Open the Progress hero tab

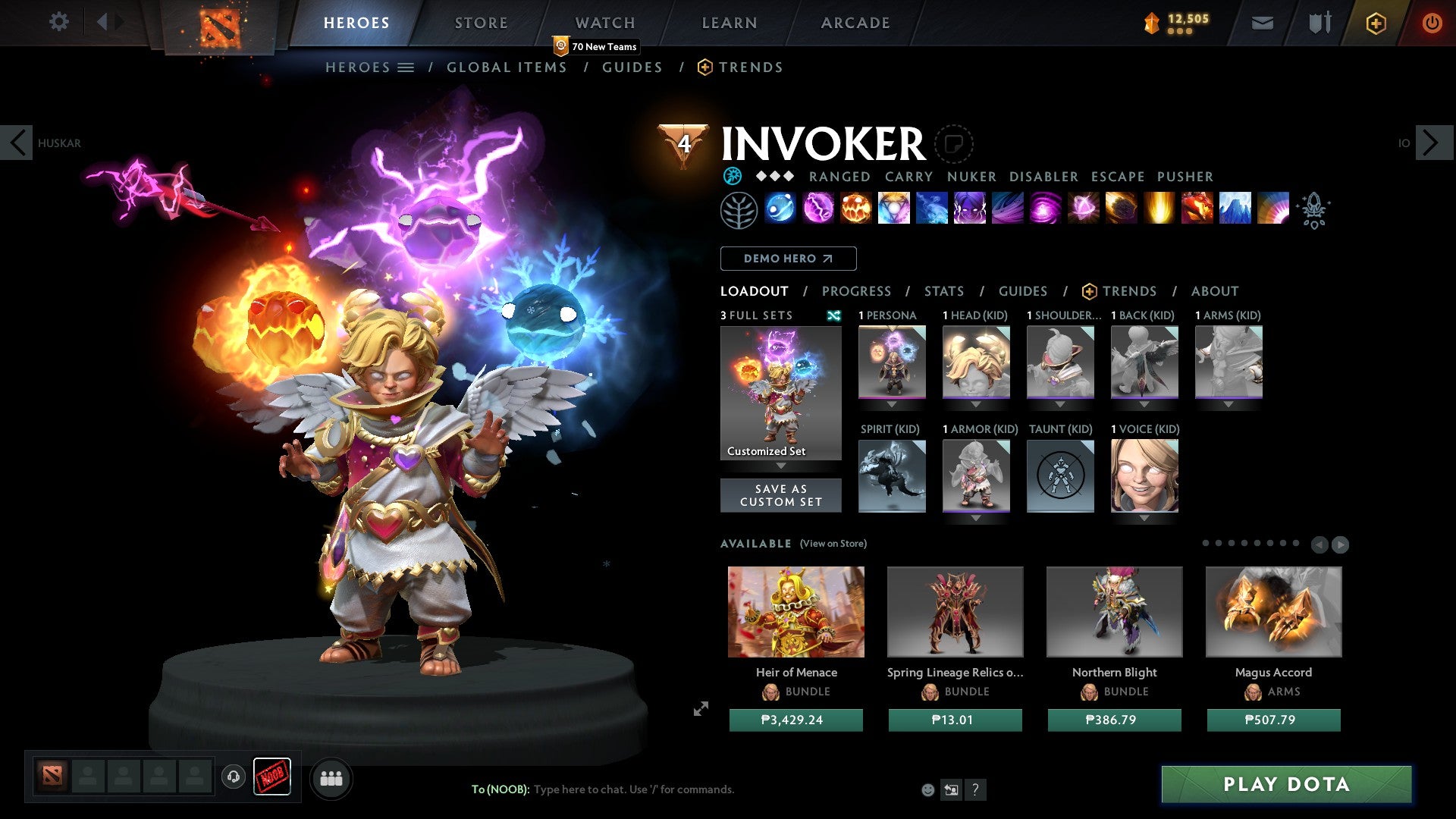[x=856, y=291]
